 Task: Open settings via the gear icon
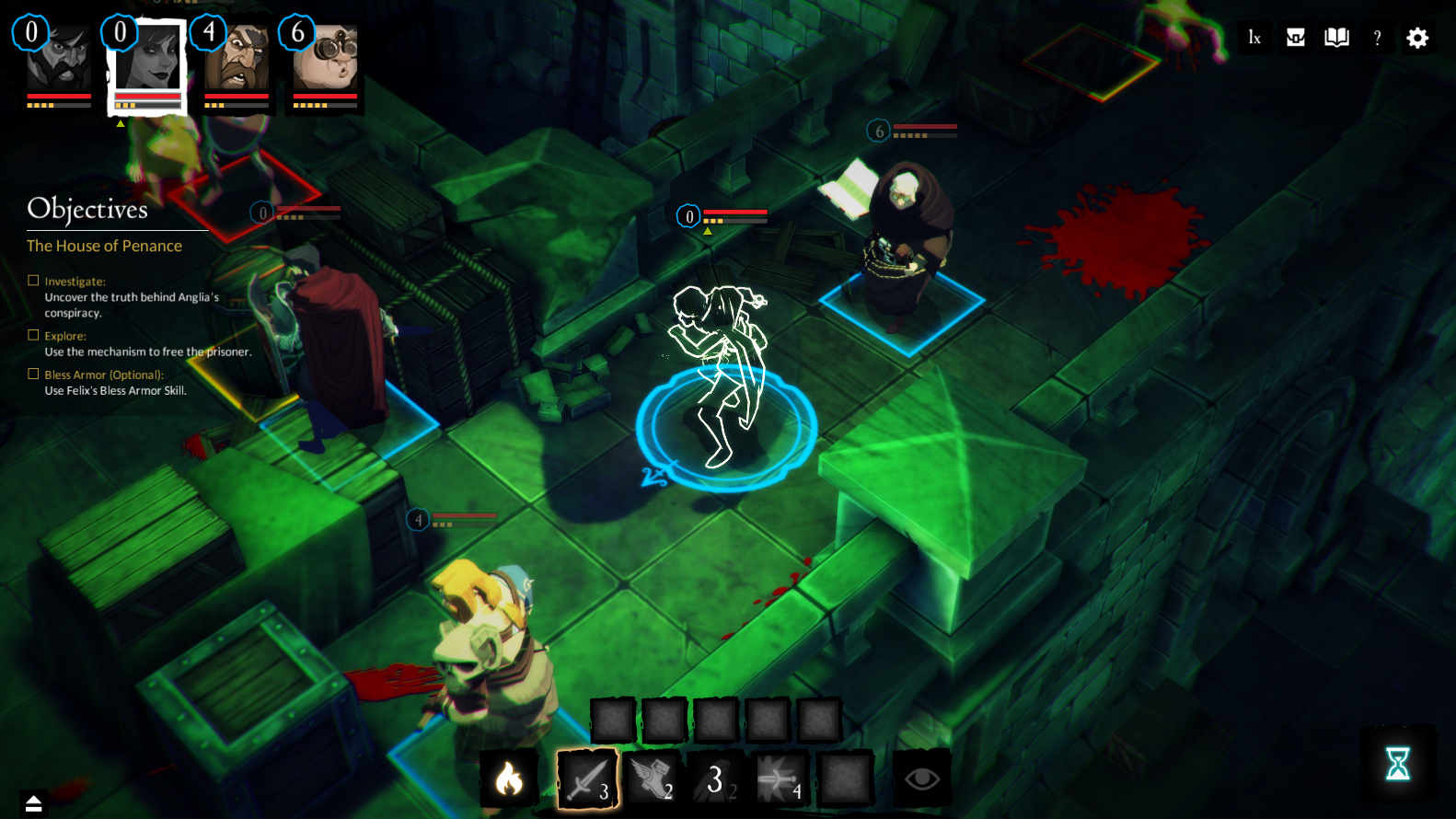click(1417, 38)
